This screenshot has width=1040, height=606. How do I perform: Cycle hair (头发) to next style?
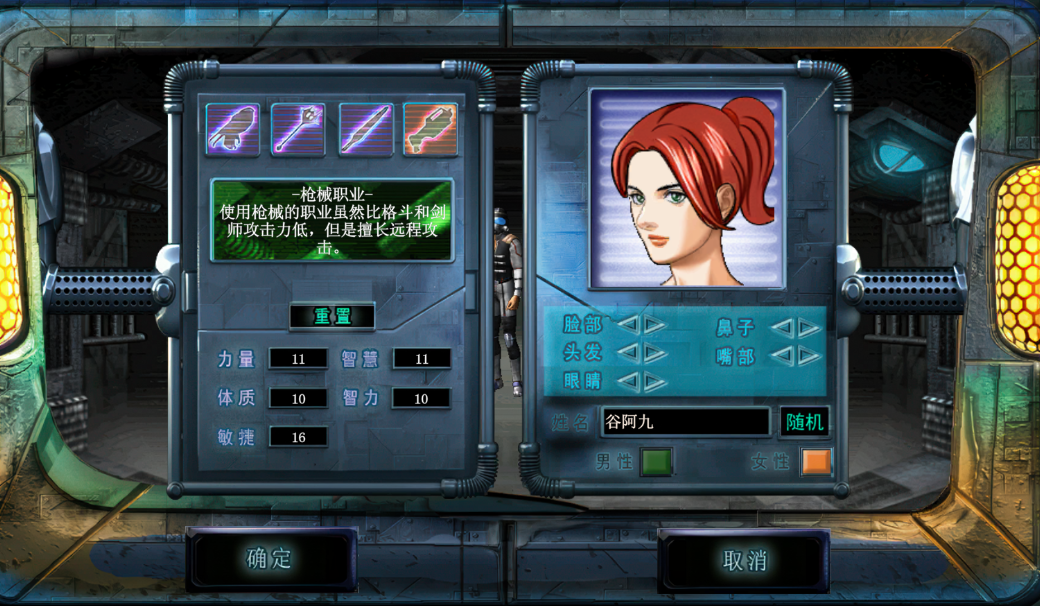pyautogui.click(x=655, y=352)
